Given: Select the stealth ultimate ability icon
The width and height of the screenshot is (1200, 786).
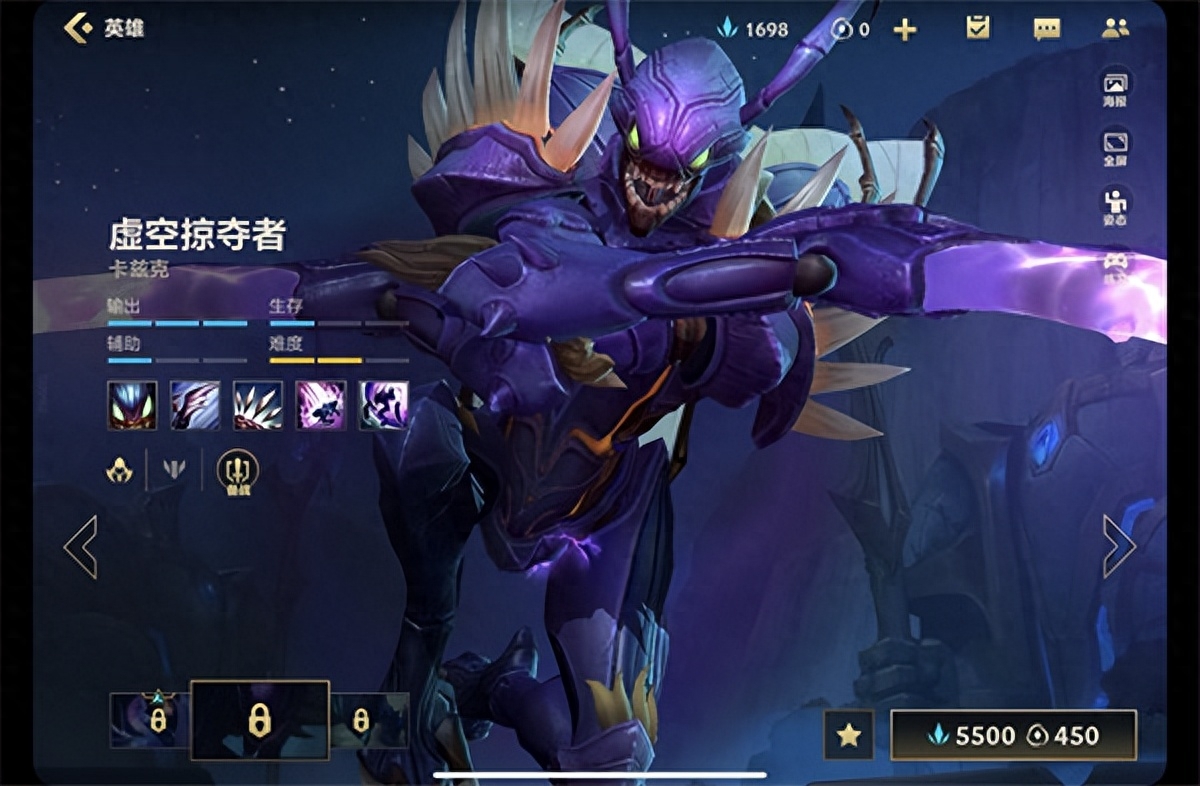Looking at the screenshot, I should click(384, 405).
